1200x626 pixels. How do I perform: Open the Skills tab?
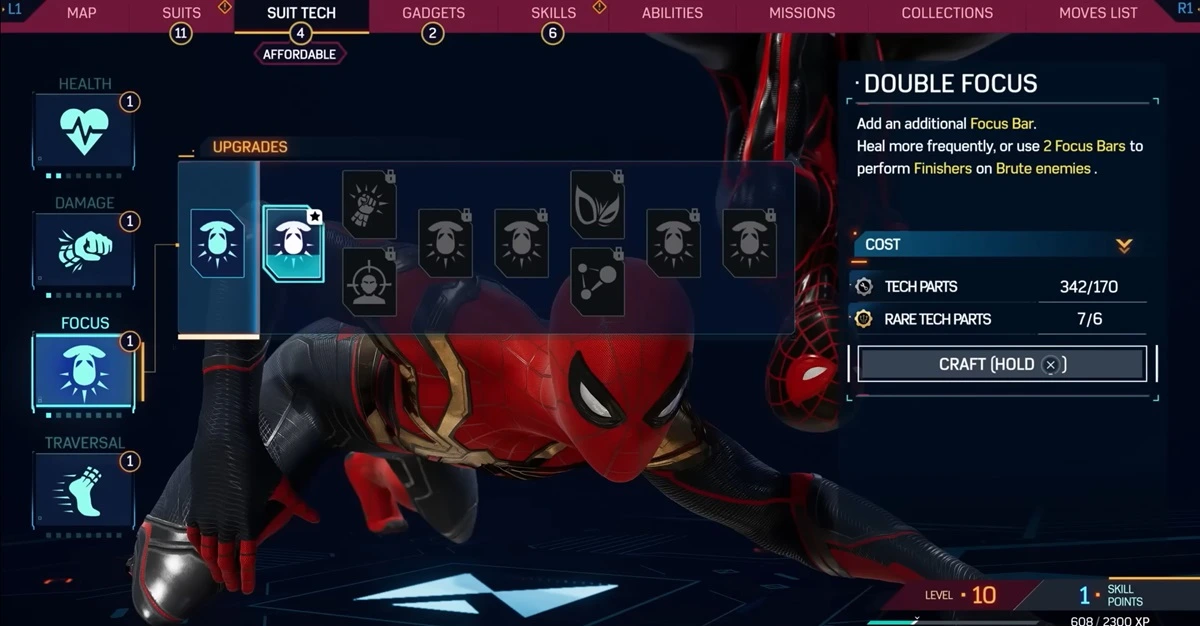coord(553,13)
